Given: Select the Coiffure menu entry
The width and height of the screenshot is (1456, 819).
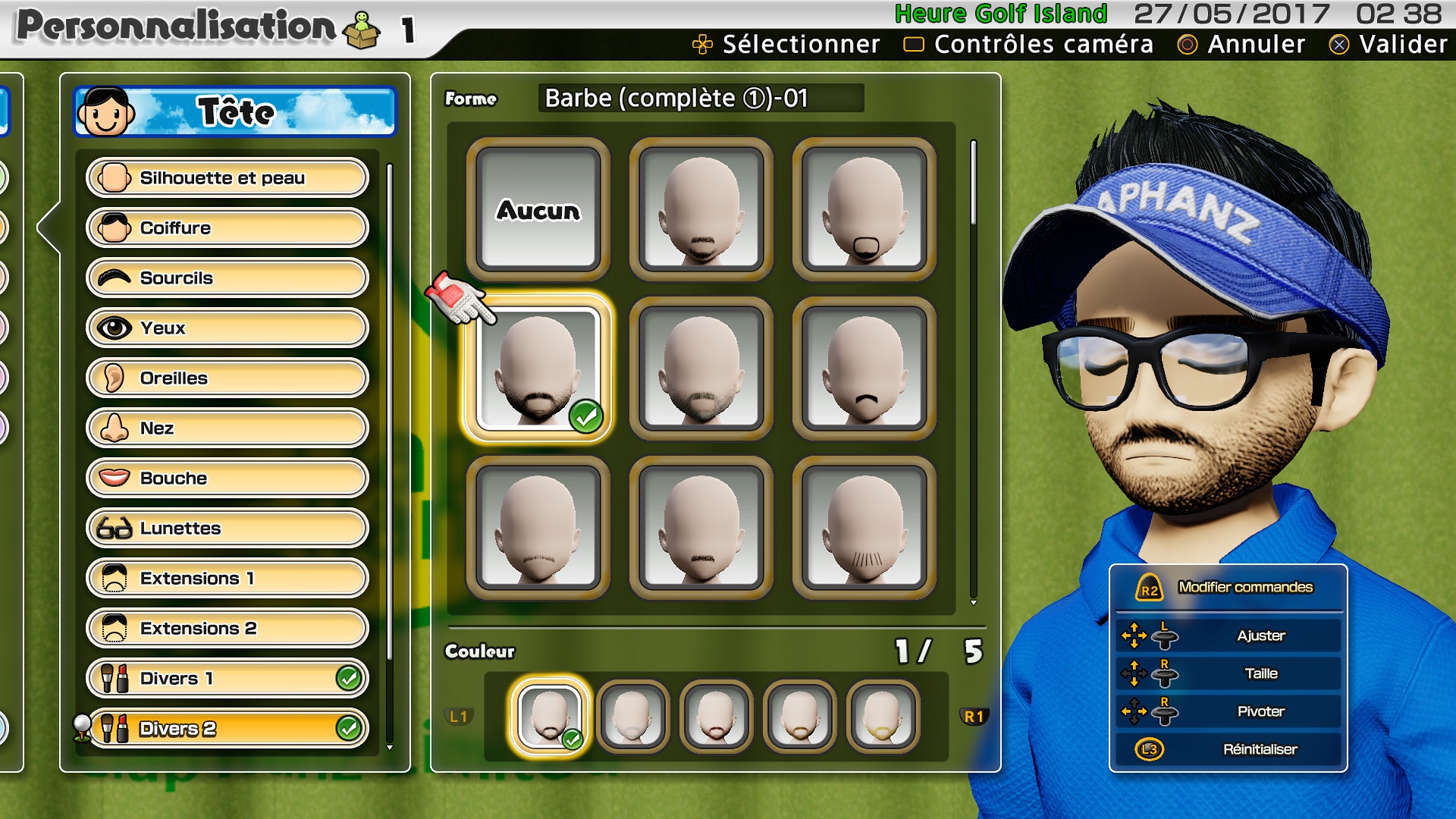Looking at the screenshot, I should tap(227, 228).
